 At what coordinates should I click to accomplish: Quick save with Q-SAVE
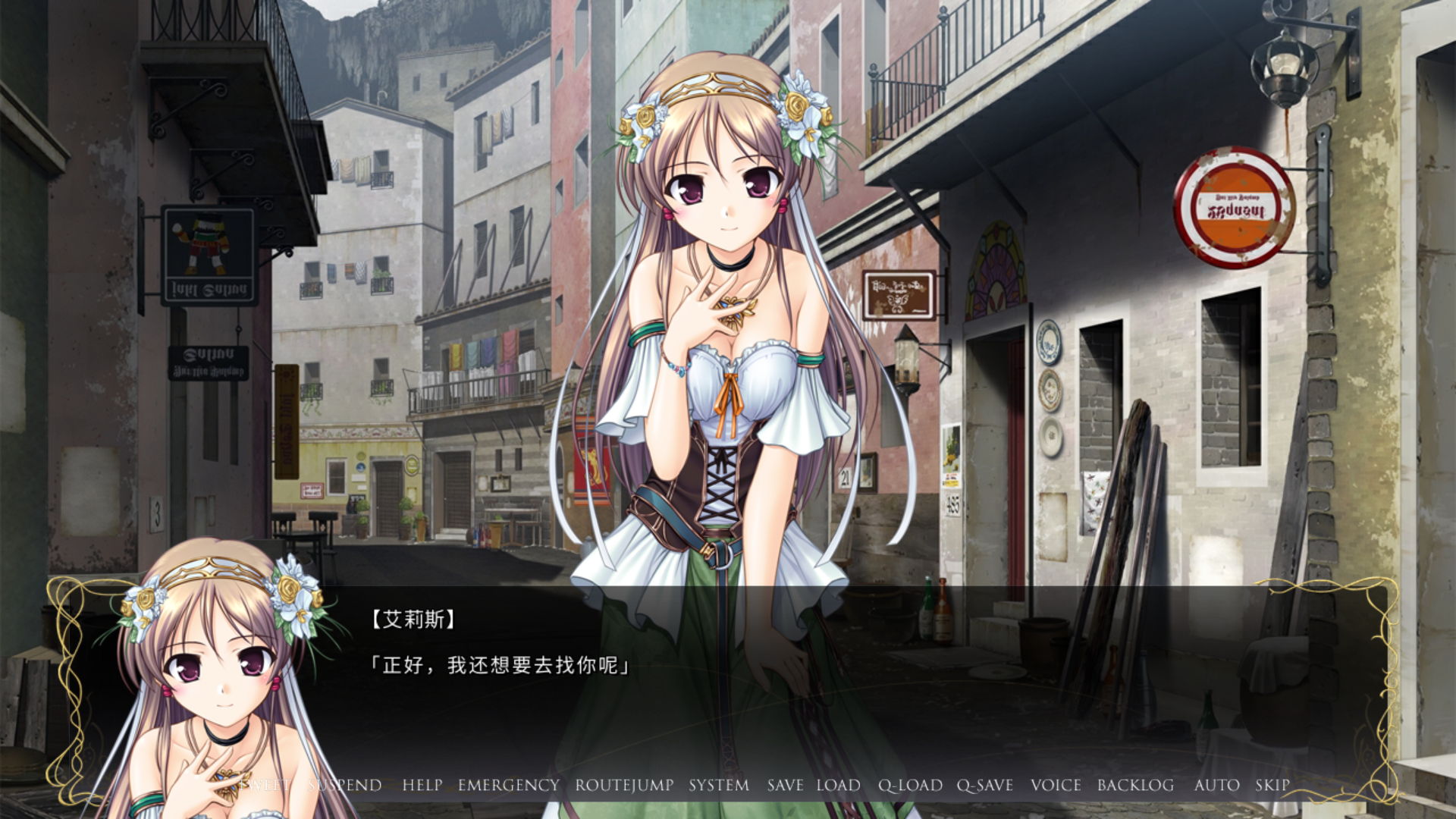(x=985, y=786)
